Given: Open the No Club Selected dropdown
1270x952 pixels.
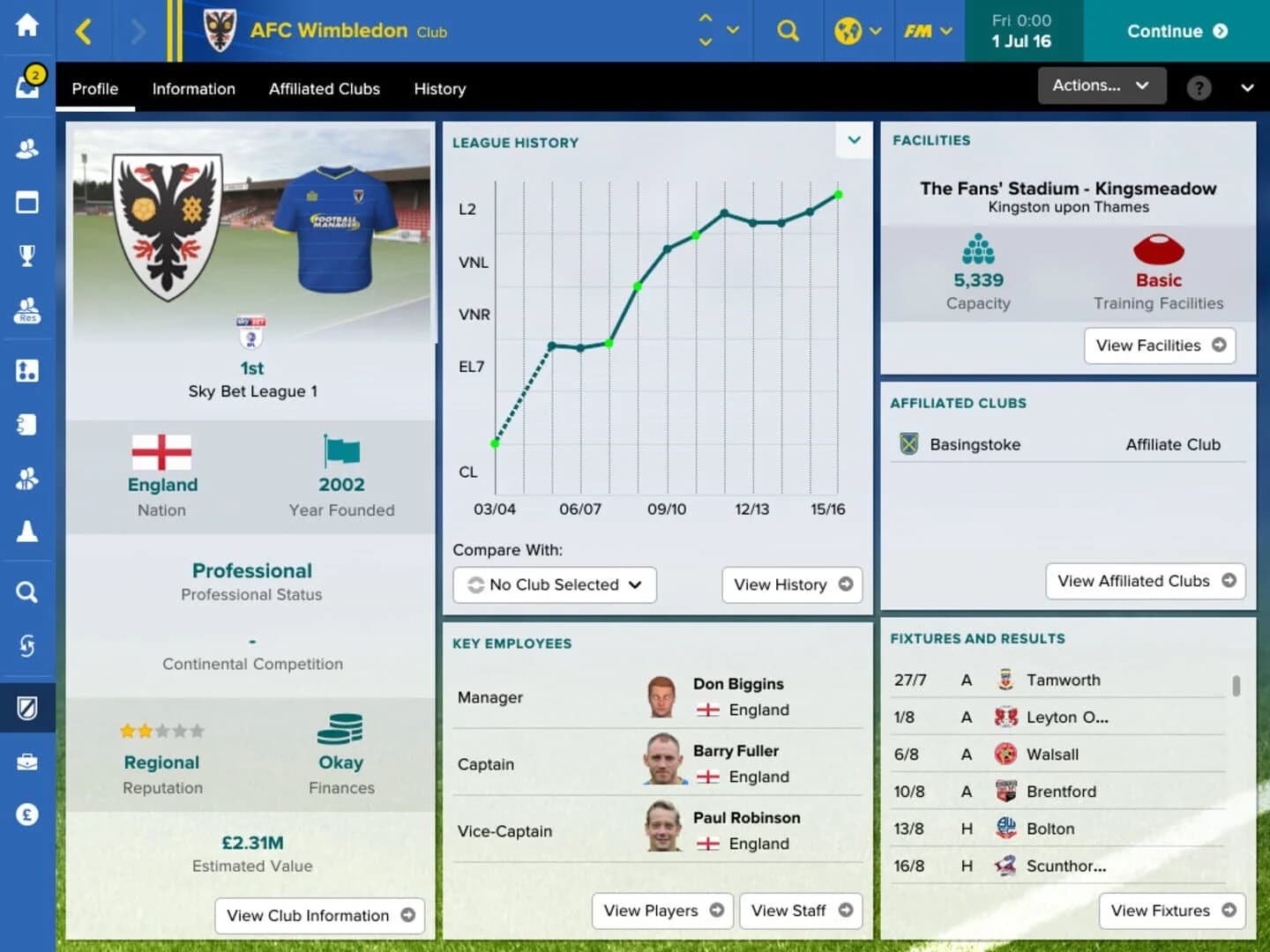Looking at the screenshot, I should (554, 584).
